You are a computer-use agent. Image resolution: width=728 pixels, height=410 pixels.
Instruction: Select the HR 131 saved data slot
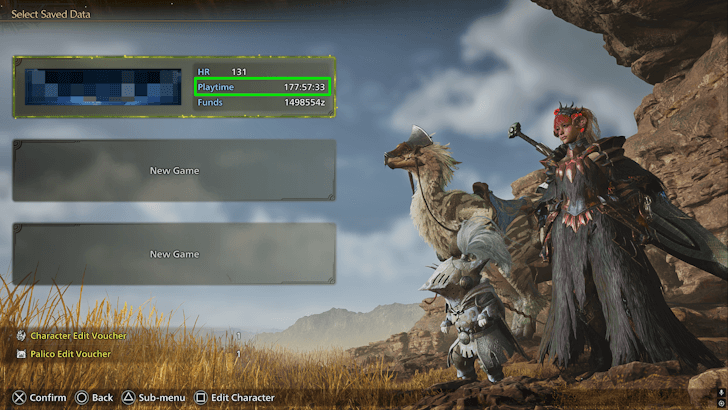coord(174,87)
